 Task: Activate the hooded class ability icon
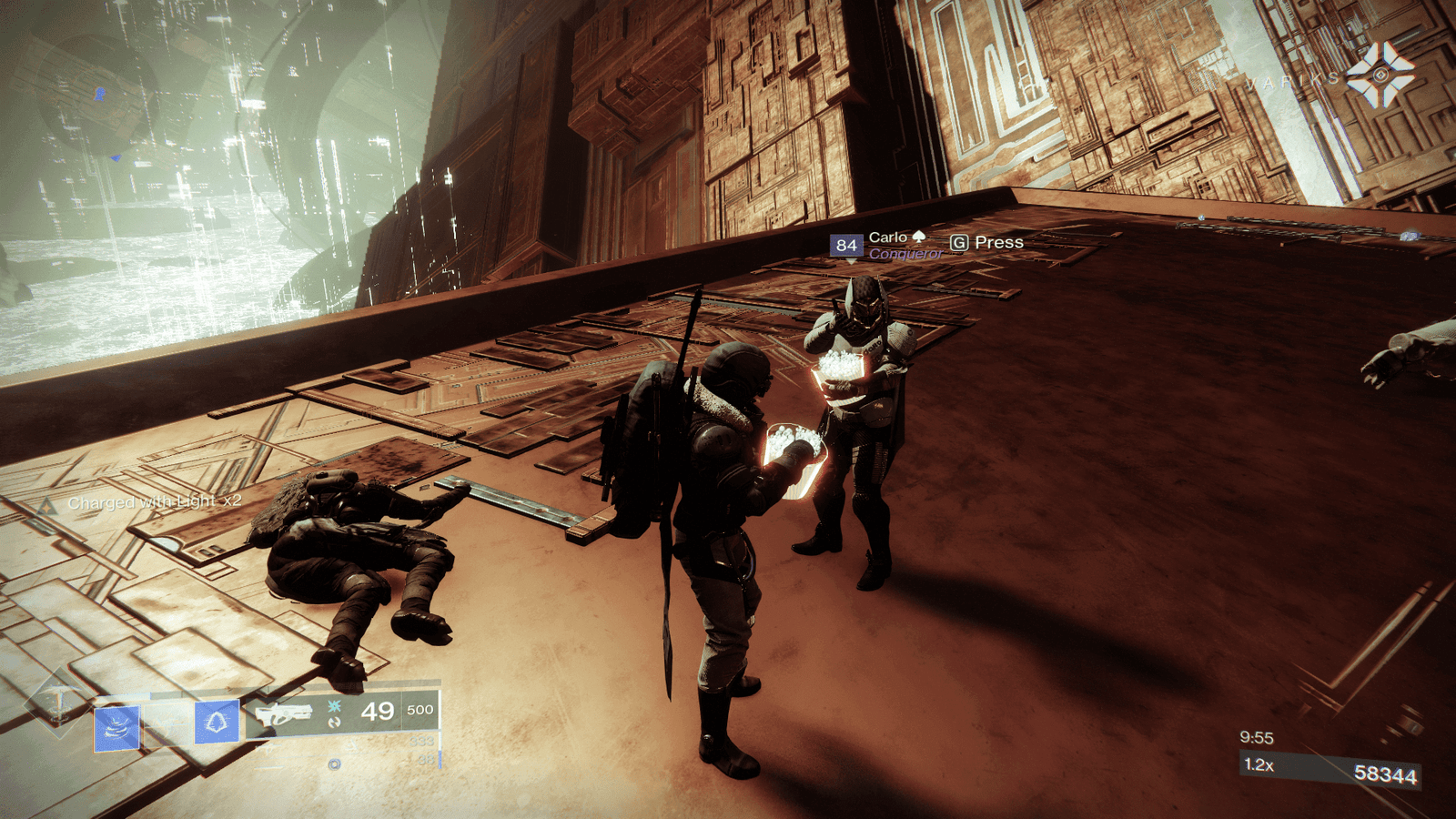pos(217,723)
